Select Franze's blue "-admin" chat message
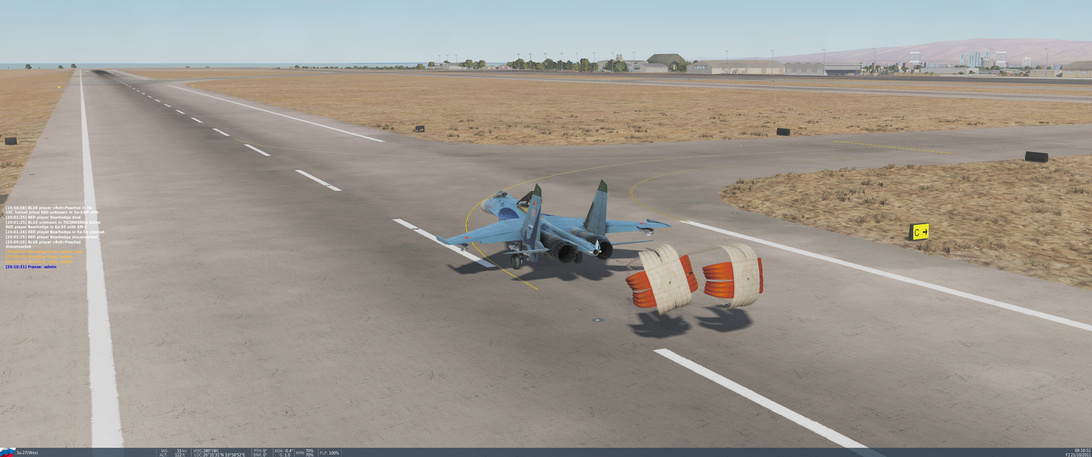 pyautogui.click(x=31, y=267)
